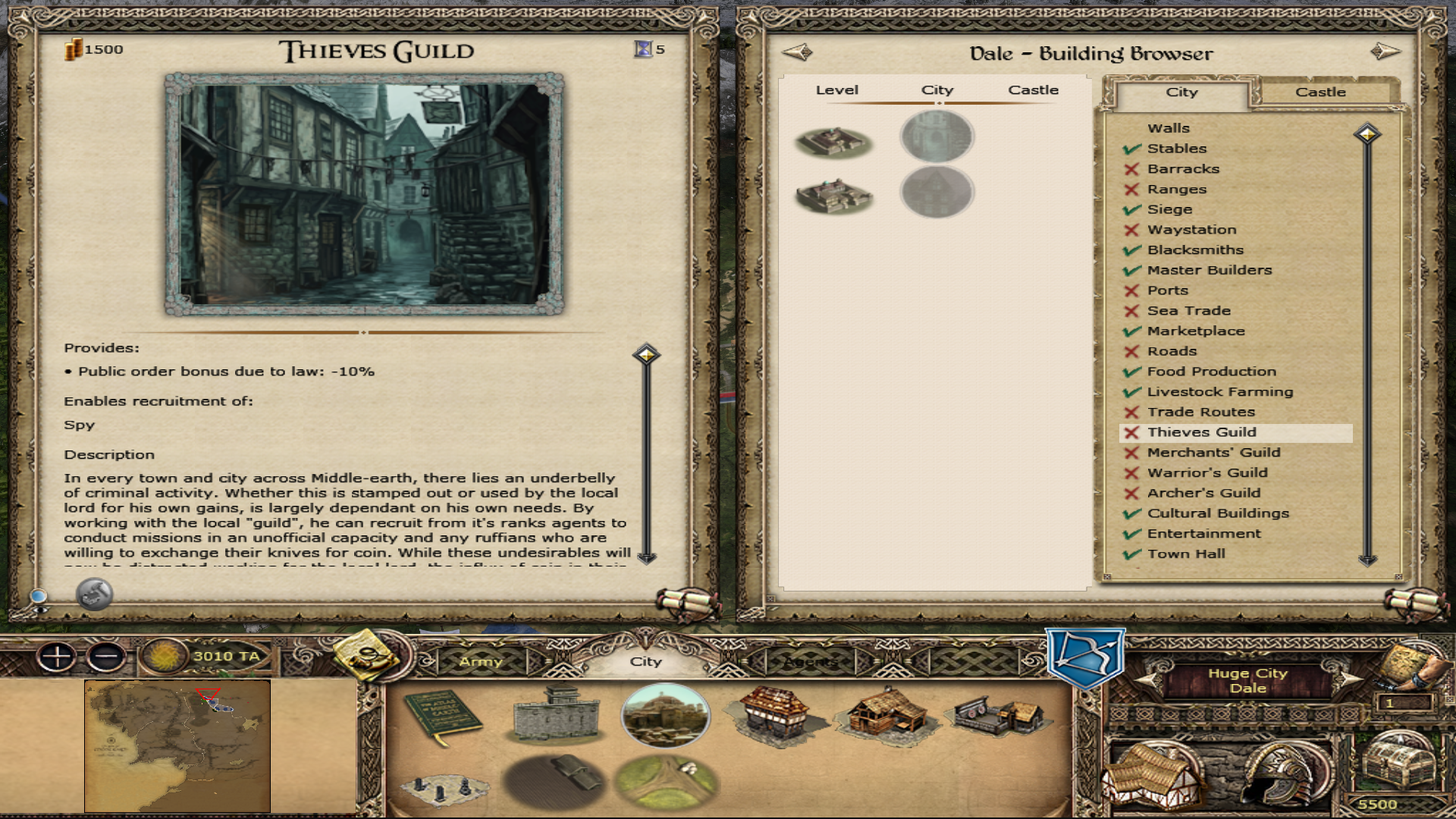Select Stables in the building list
The height and width of the screenshot is (819, 1456).
coord(1176,149)
